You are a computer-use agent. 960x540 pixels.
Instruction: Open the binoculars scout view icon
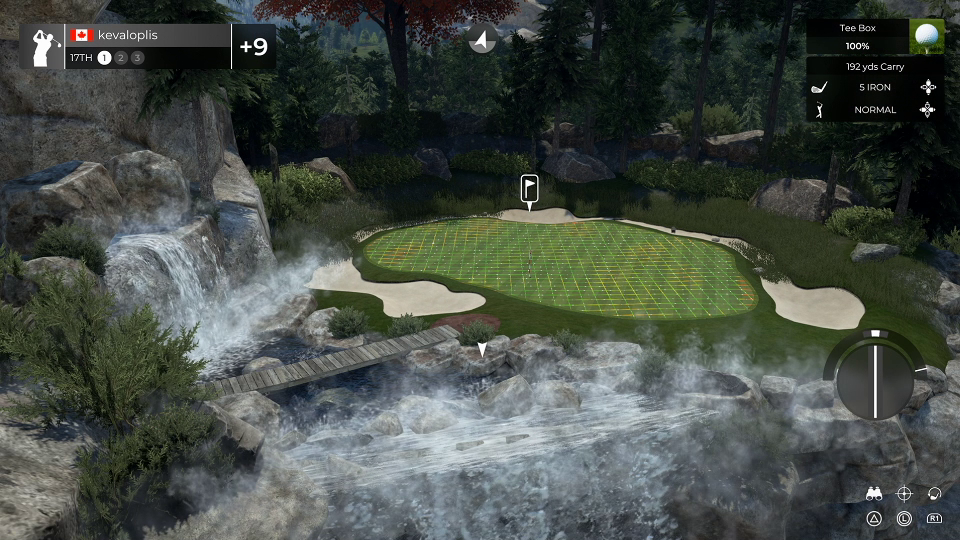[x=874, y=493]
